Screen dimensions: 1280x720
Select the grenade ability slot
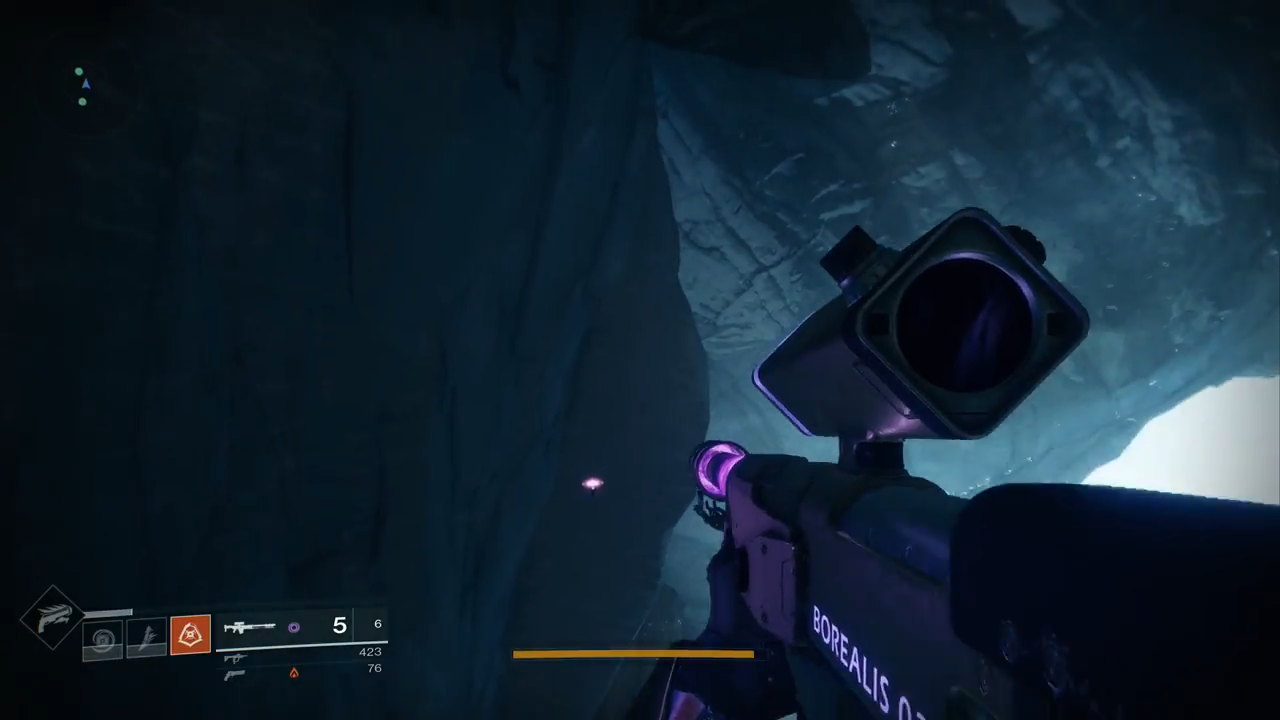102,637
